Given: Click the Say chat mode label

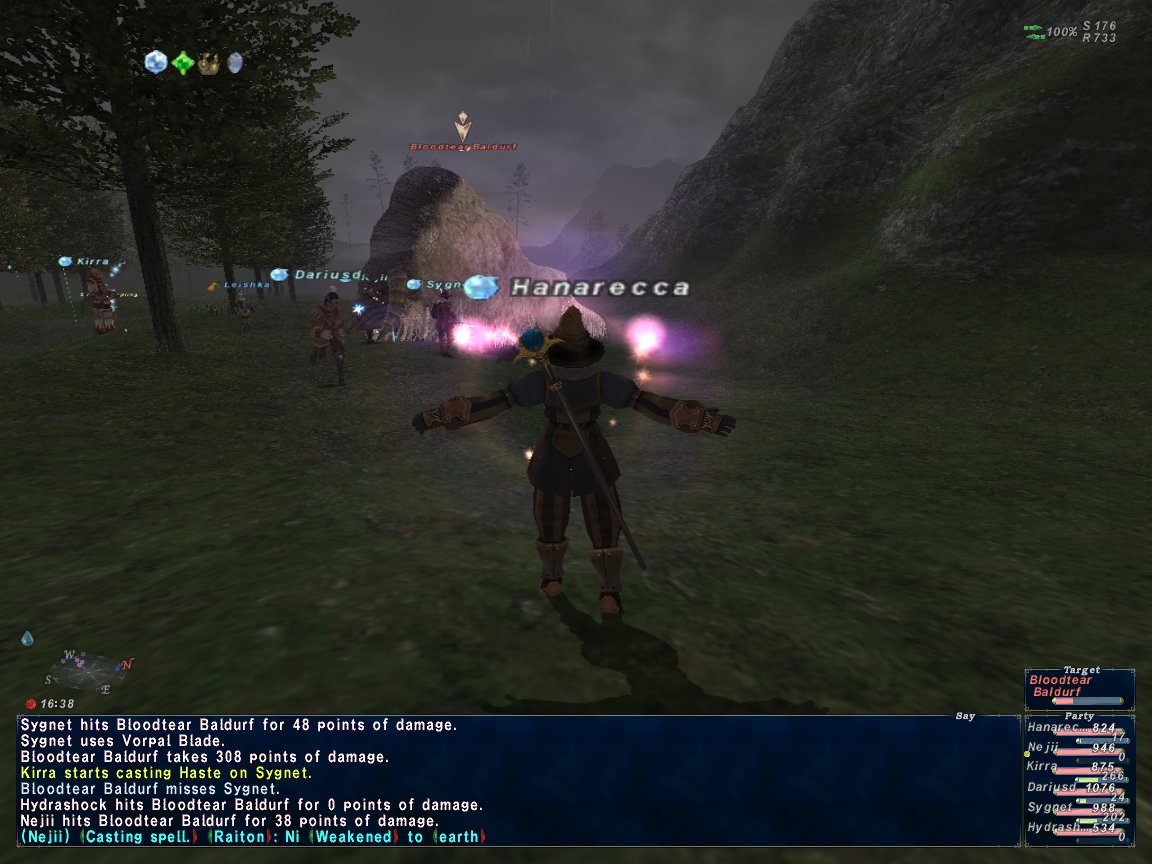Looking at the screenshot, I should pos(964,716).
